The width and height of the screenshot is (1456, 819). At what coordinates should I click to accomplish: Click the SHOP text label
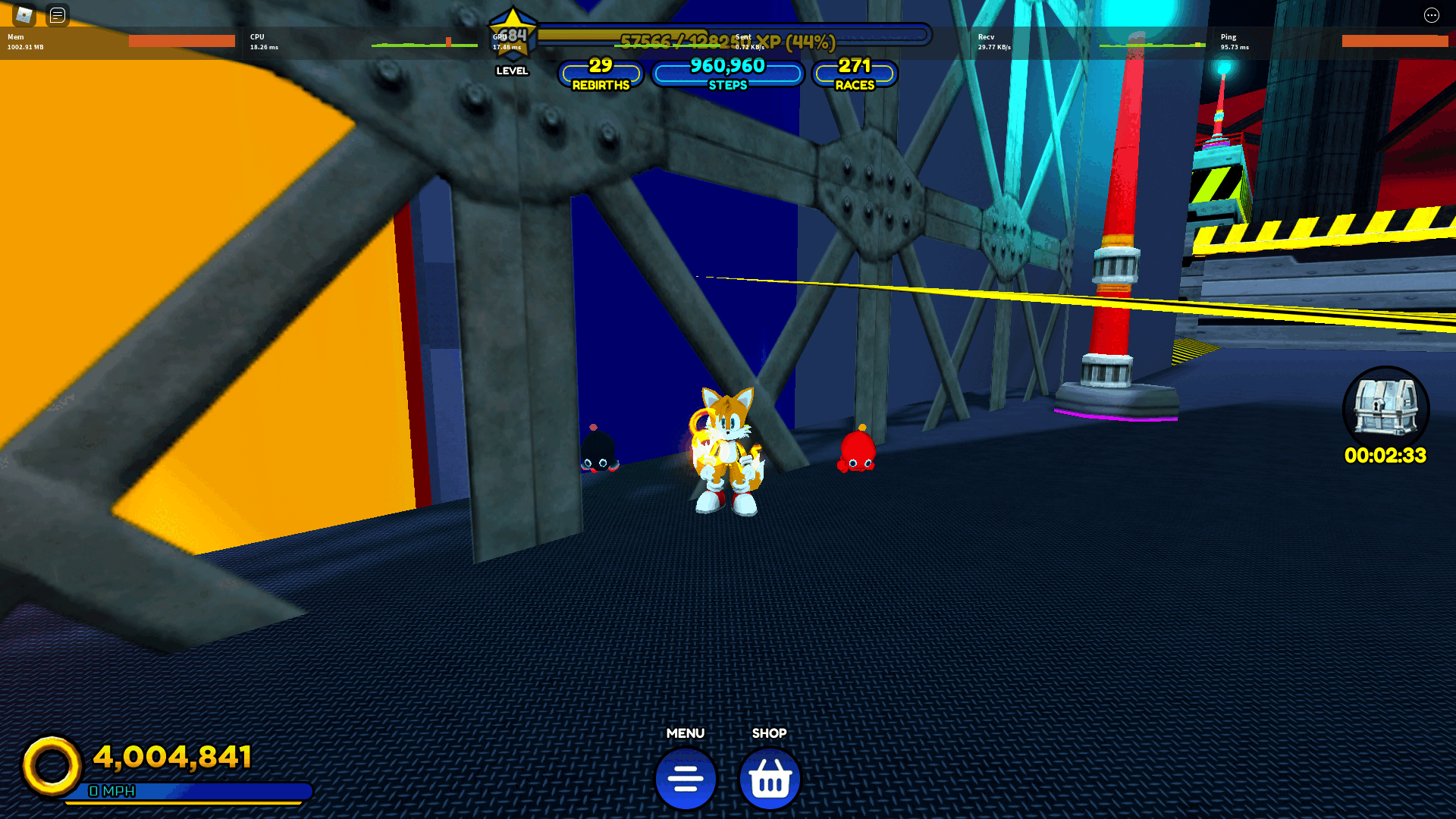pyautogui.click(x=770, y=733)
